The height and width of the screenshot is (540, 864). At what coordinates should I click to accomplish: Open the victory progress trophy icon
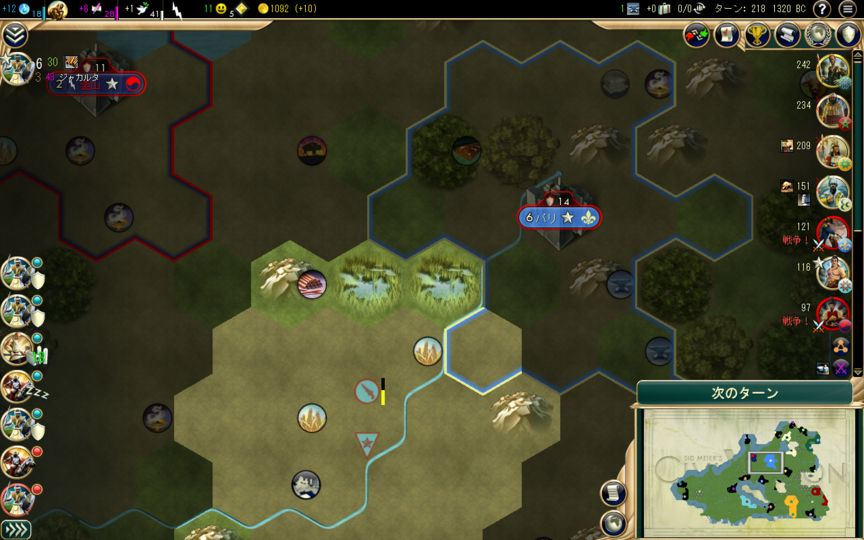tap(757, 36)
